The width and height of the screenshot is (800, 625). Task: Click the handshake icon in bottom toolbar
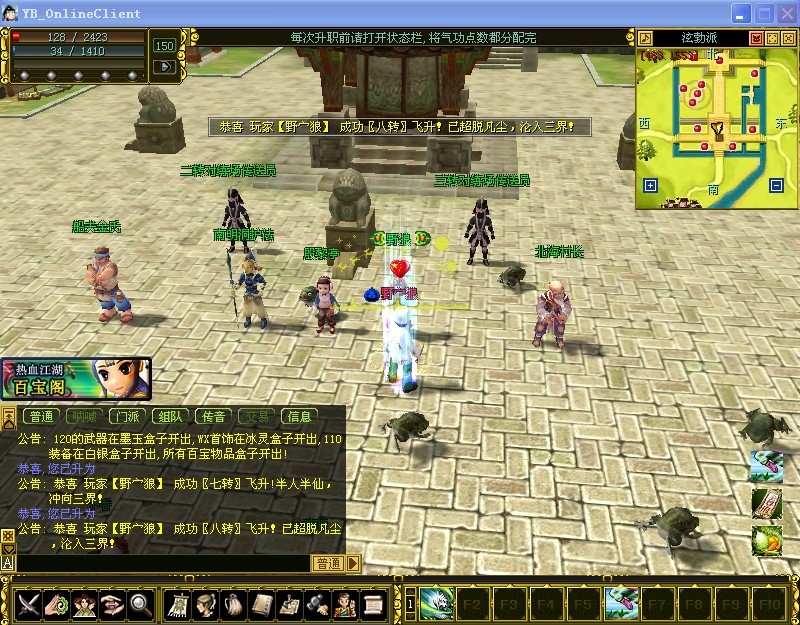tap(111, 604)
